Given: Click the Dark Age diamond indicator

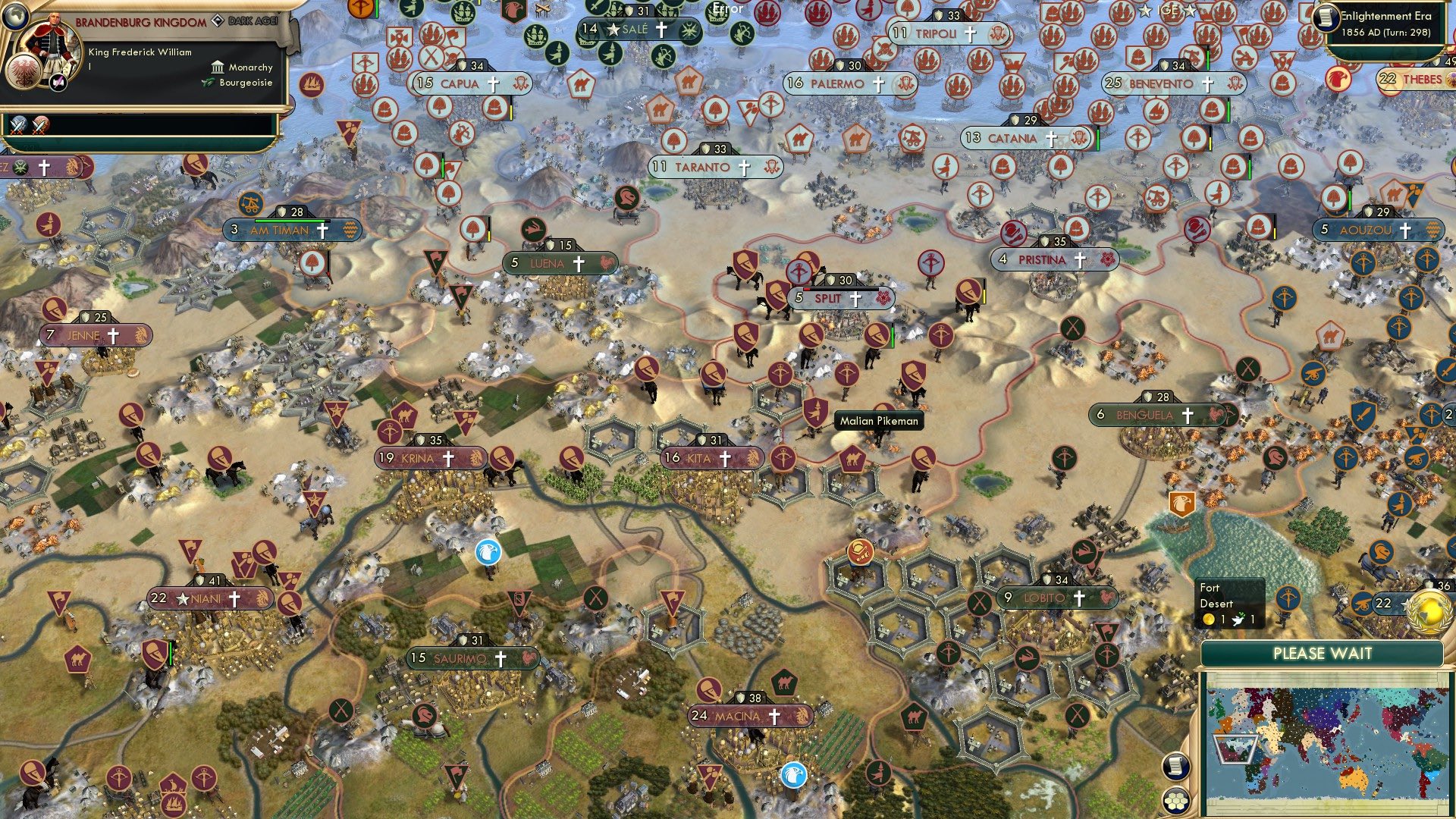Looking at the screenshot, I should [219, 20].
